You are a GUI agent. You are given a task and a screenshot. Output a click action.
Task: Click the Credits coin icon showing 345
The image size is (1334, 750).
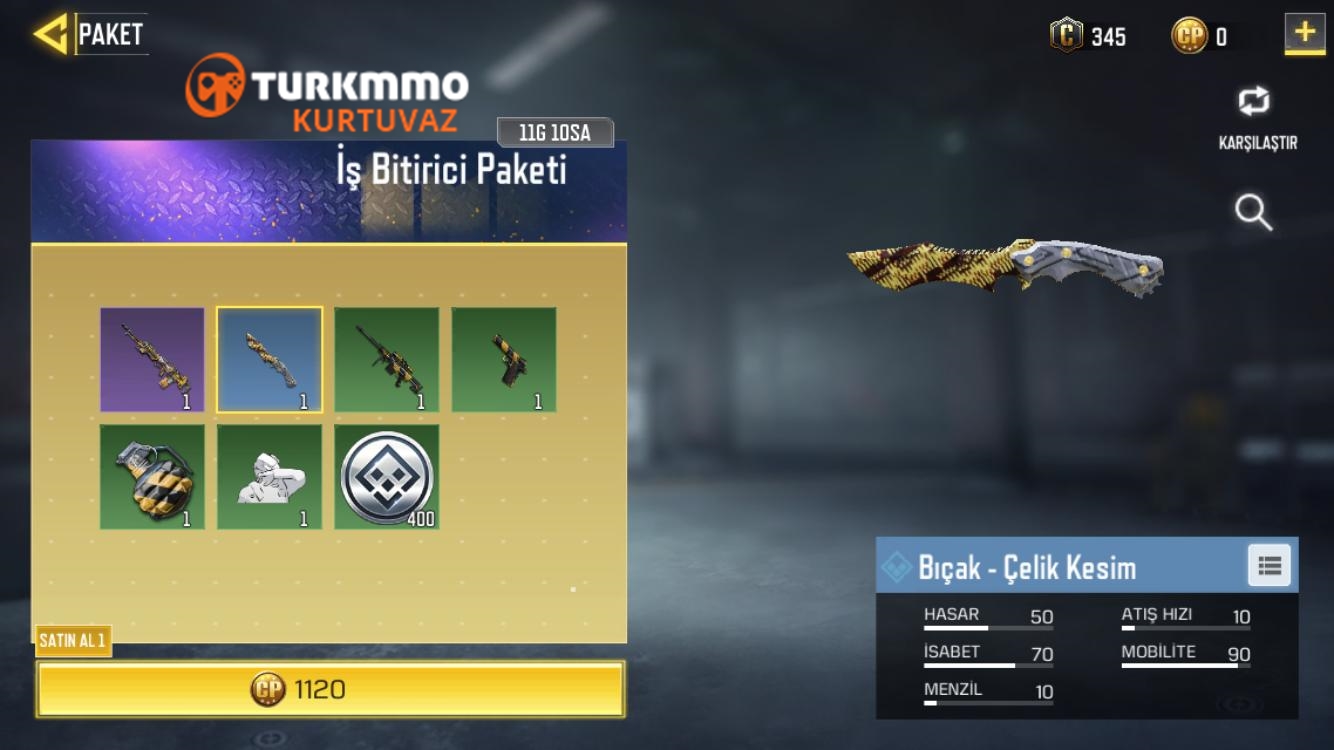[x=1066, y=37]
